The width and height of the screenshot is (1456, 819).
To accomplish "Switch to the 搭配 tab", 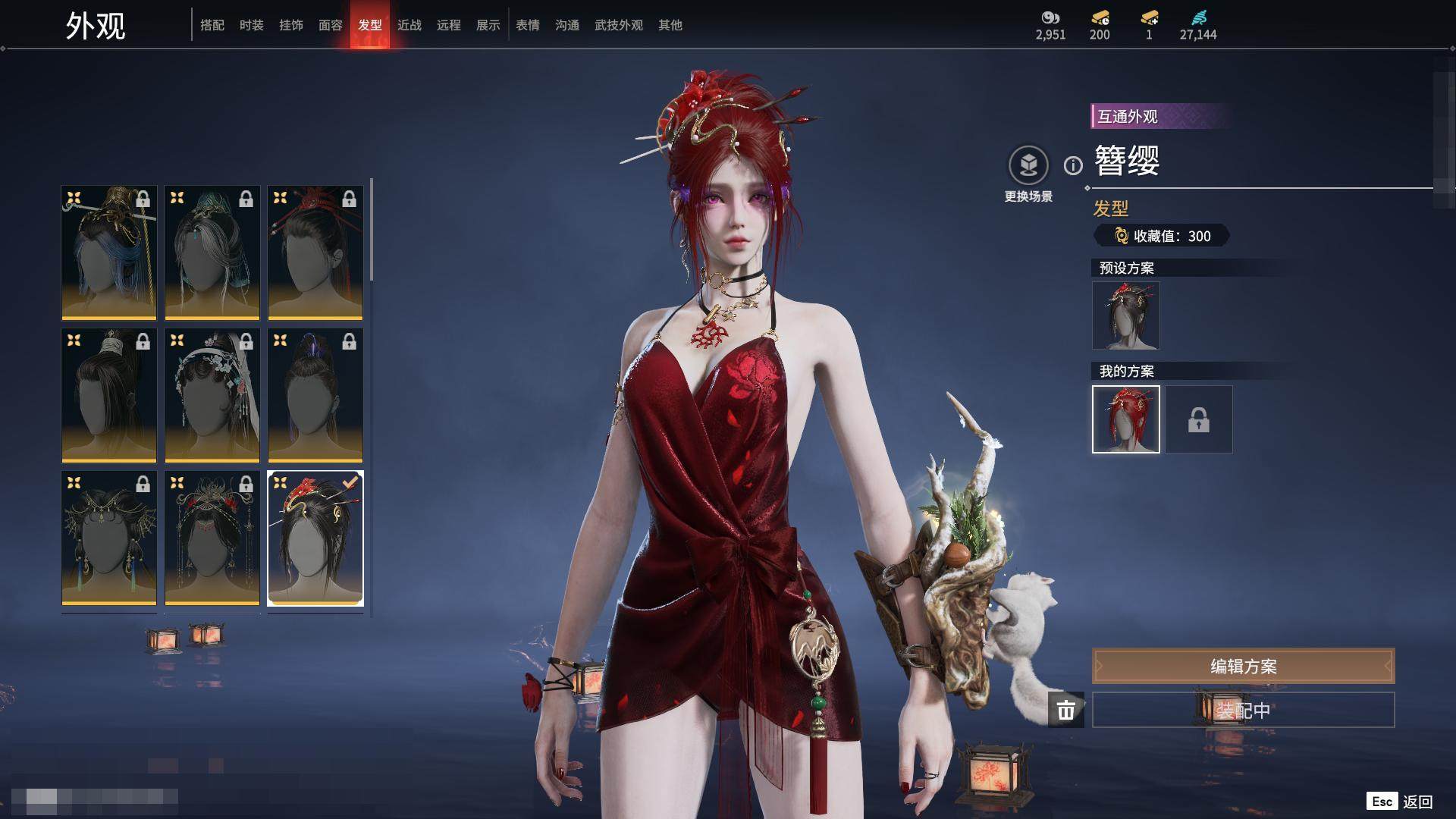I will point(212,25).
